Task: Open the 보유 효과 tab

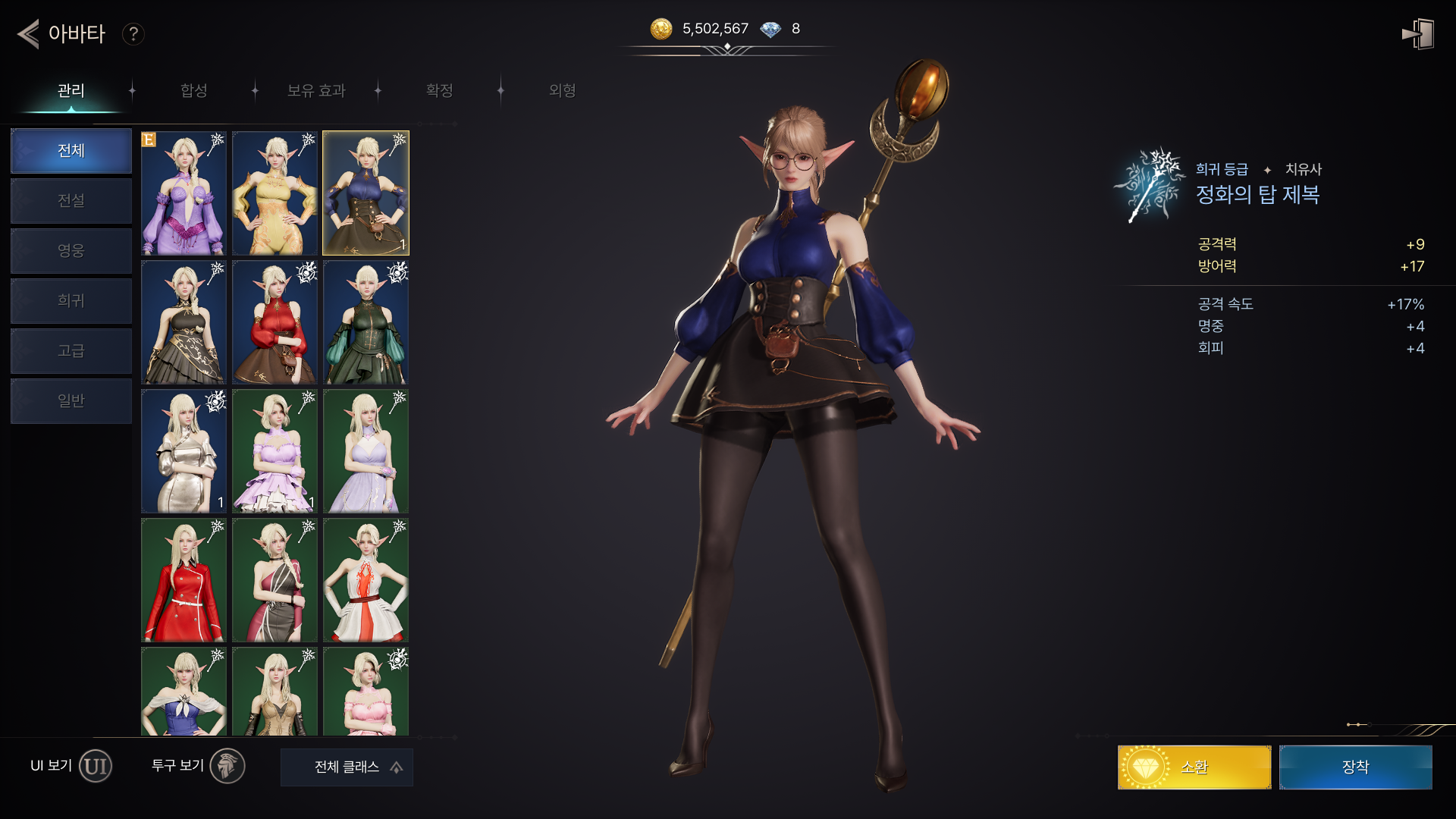Action: (316, 90)
